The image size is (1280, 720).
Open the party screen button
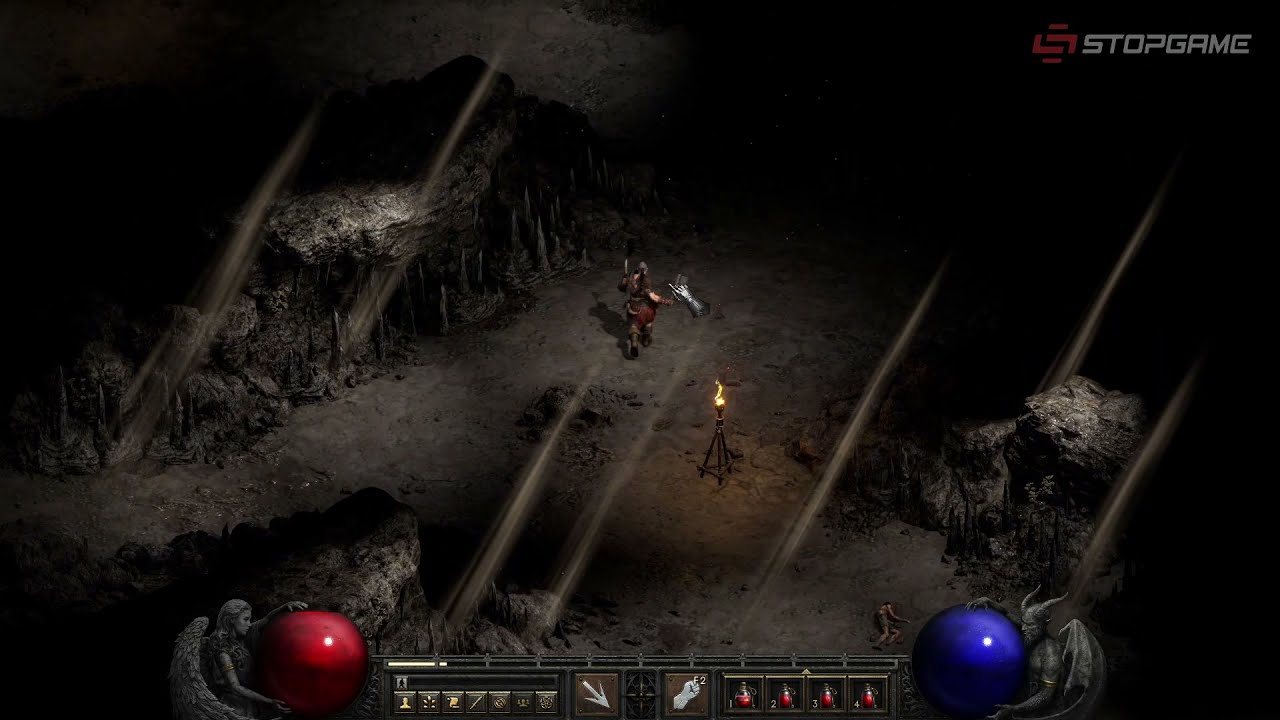pyautogui.click(x=523, y=702)
